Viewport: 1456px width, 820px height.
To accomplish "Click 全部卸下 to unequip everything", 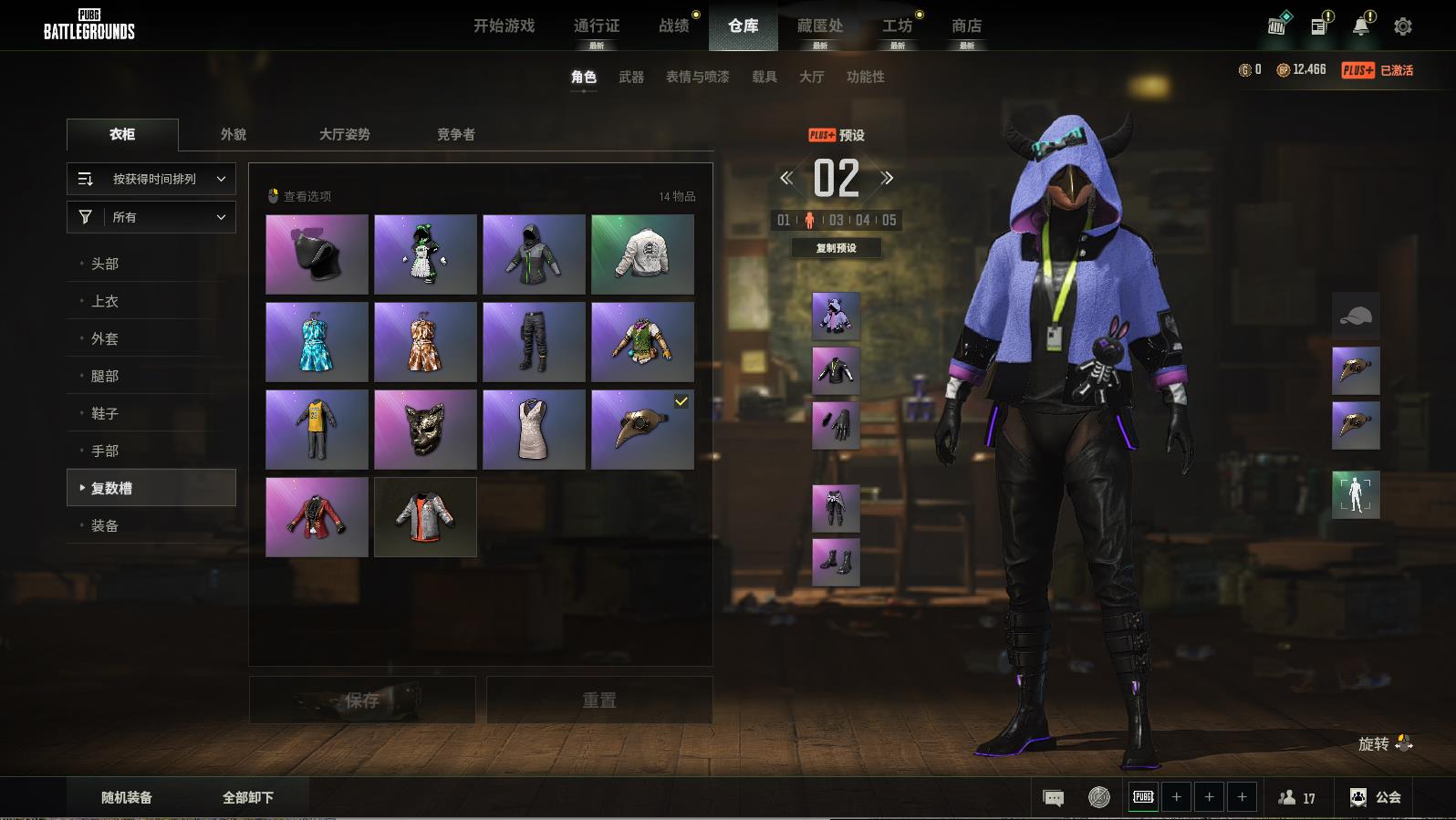I will 248,797.
